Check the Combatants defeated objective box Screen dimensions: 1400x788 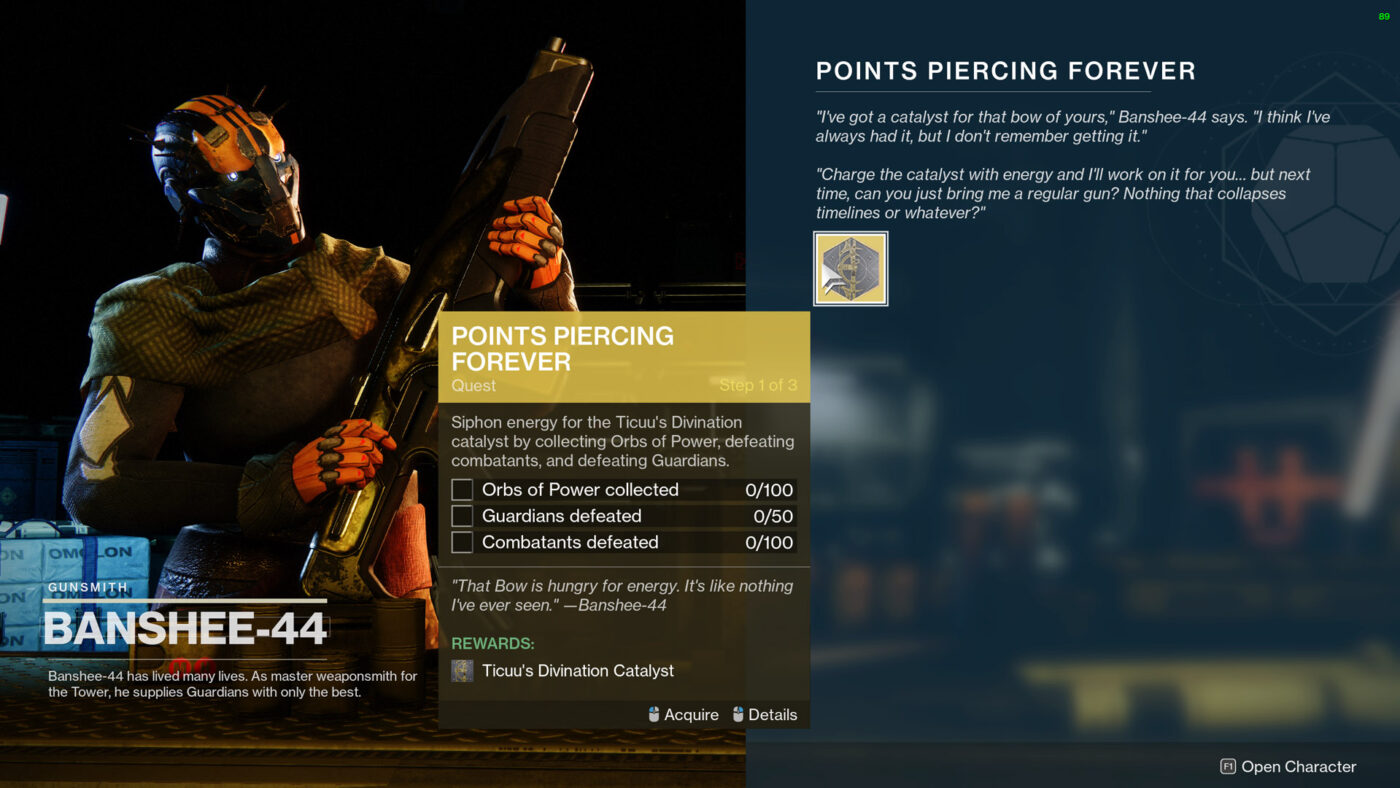click(x=461, y=541)
